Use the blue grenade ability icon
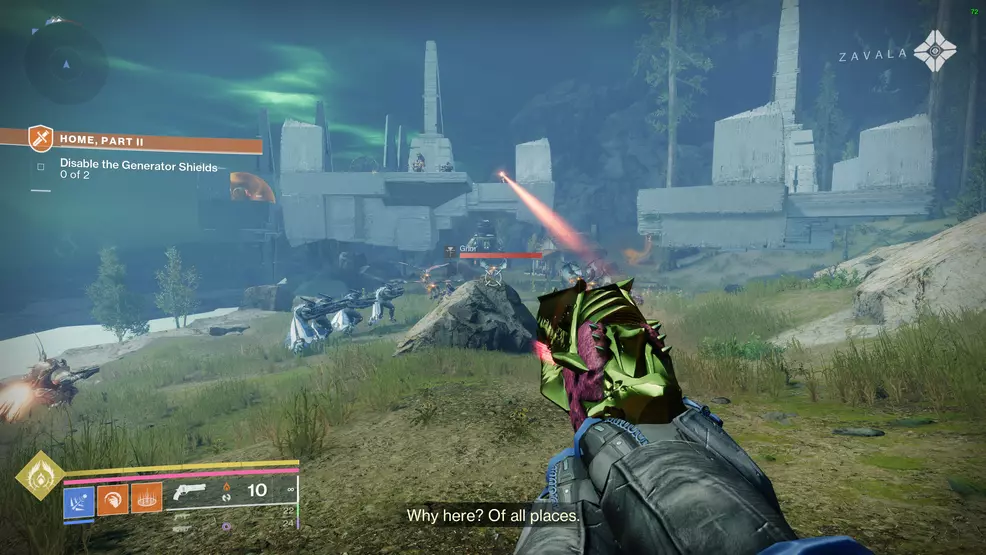The width and height of the screenshot is (986, 555). coord(79,498)
